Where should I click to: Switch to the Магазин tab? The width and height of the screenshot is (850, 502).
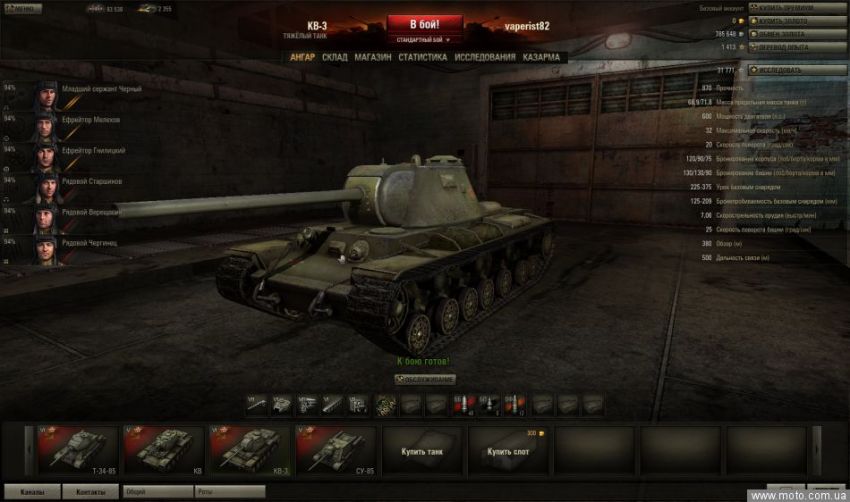[372, 57]
